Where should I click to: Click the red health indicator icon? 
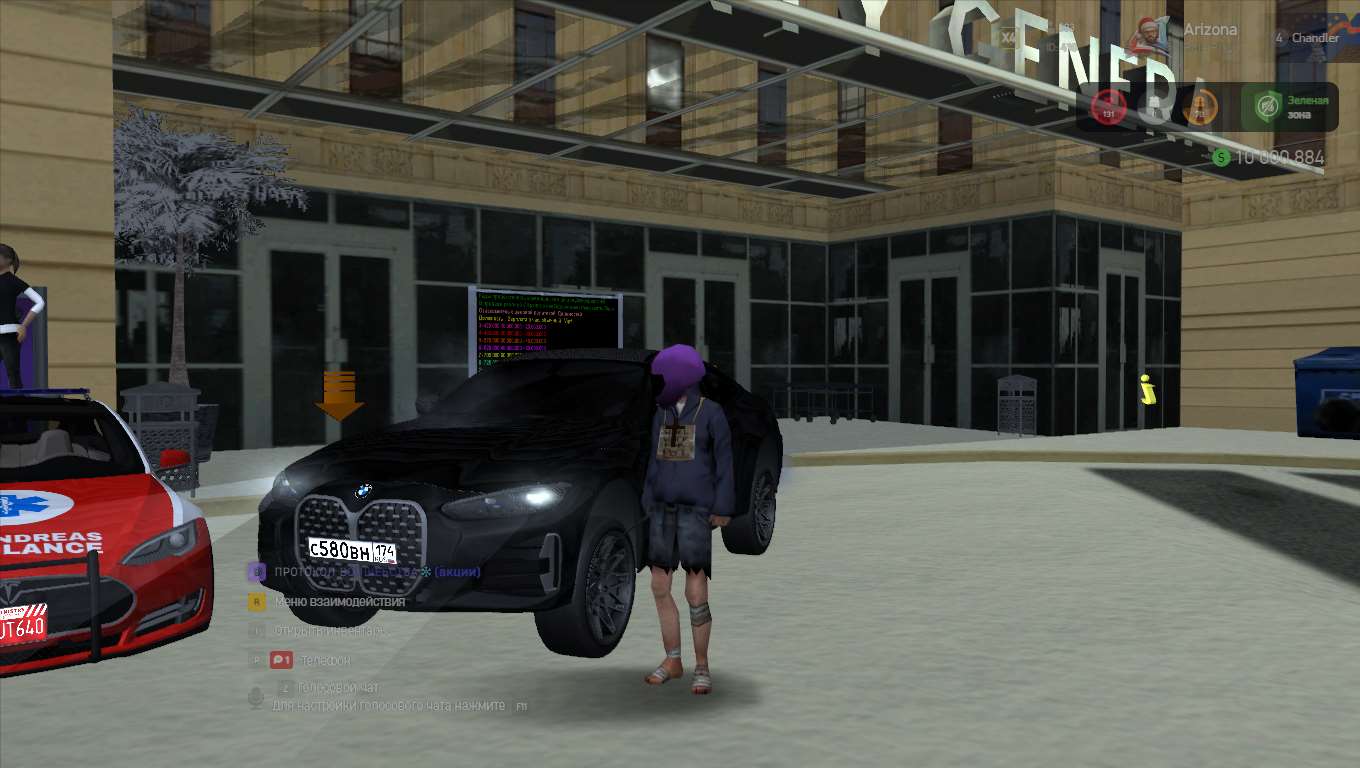pyautogui.click(x=1107, y=104)
